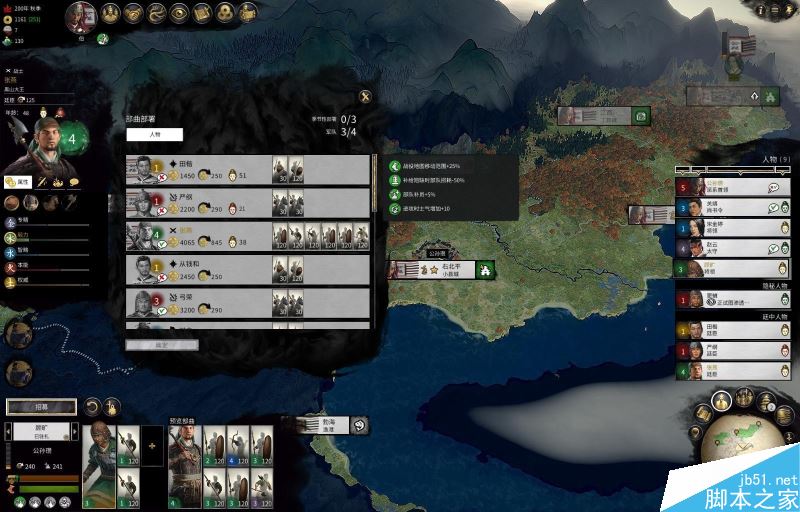Select the 人物 tab in deployment panel

[154, 134]
